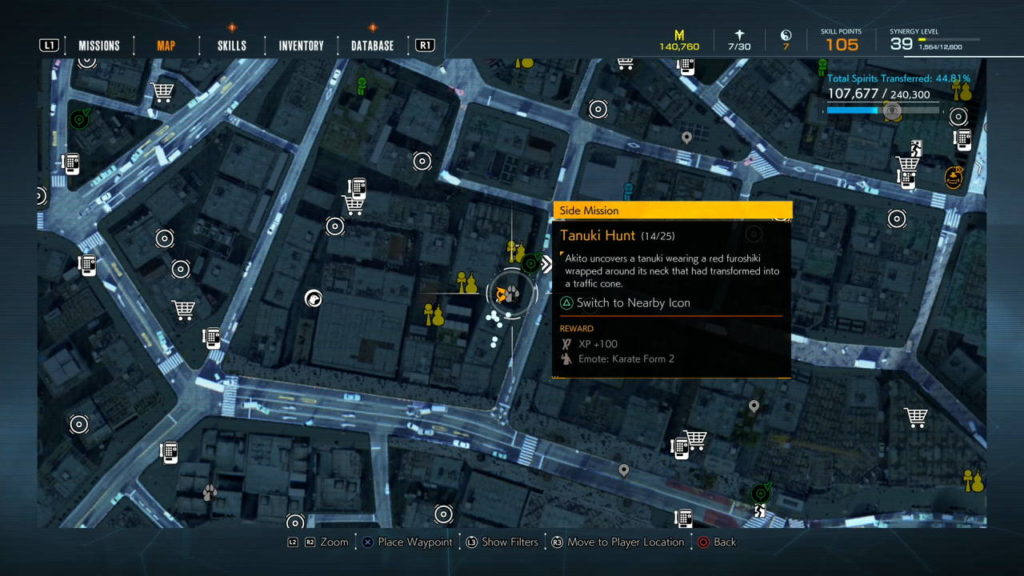Click the highlighted tanuki paw map marker
This screenshot has height=576, width=1024.
pos(509,293)
